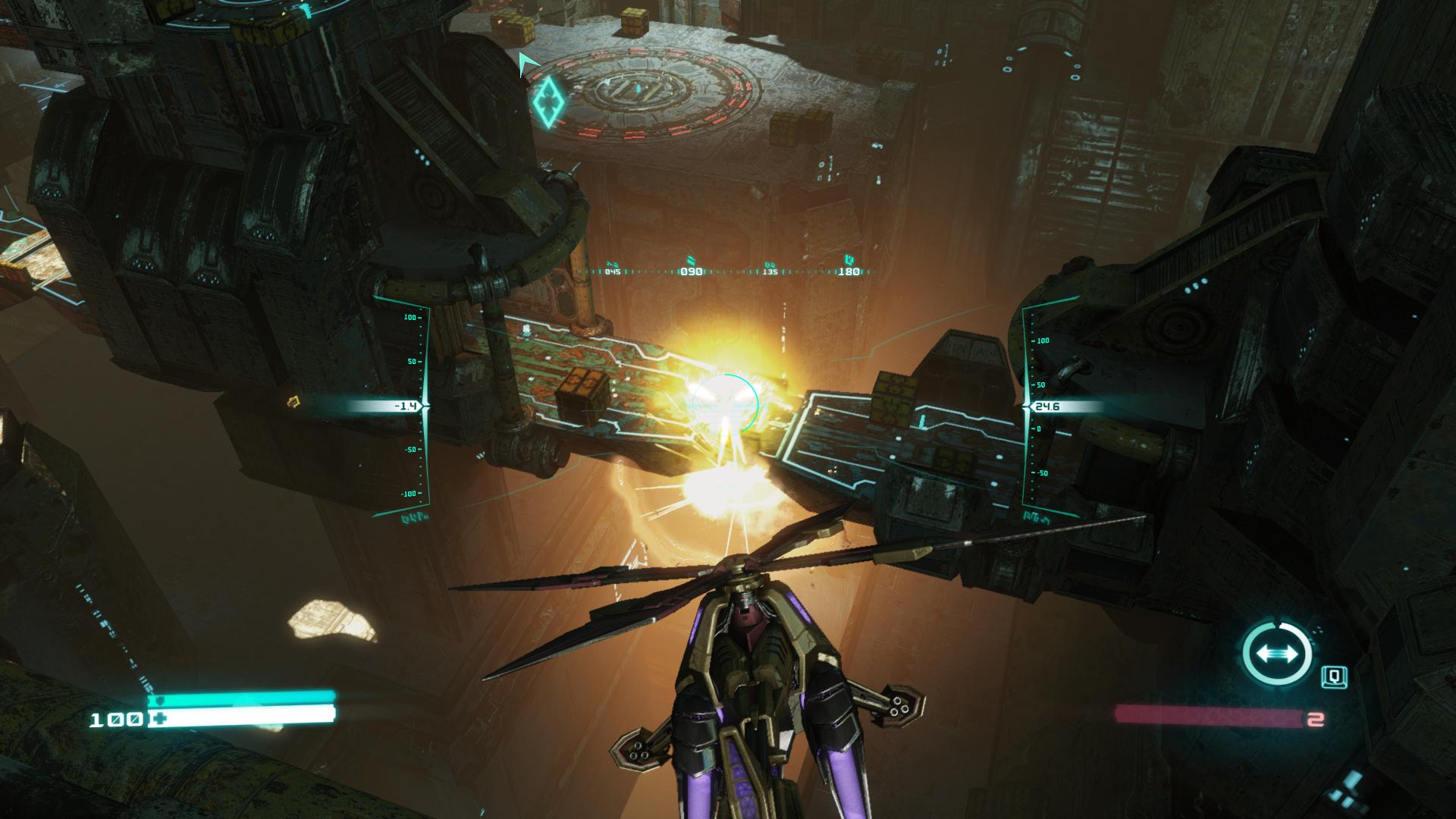Activate the double-arrow ability icon

coord(1277,653)
